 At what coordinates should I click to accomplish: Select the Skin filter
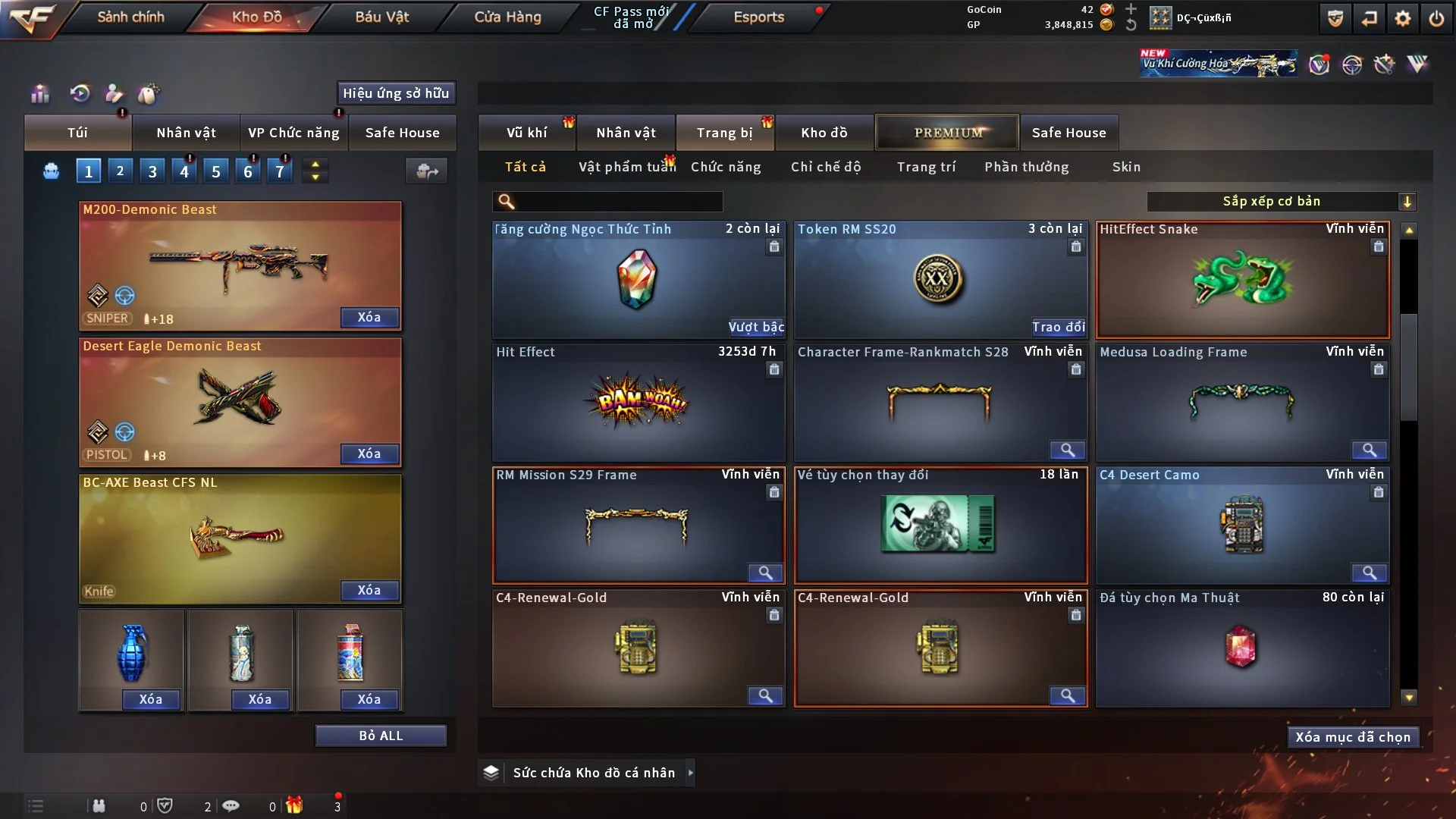tap(1126, 167)
